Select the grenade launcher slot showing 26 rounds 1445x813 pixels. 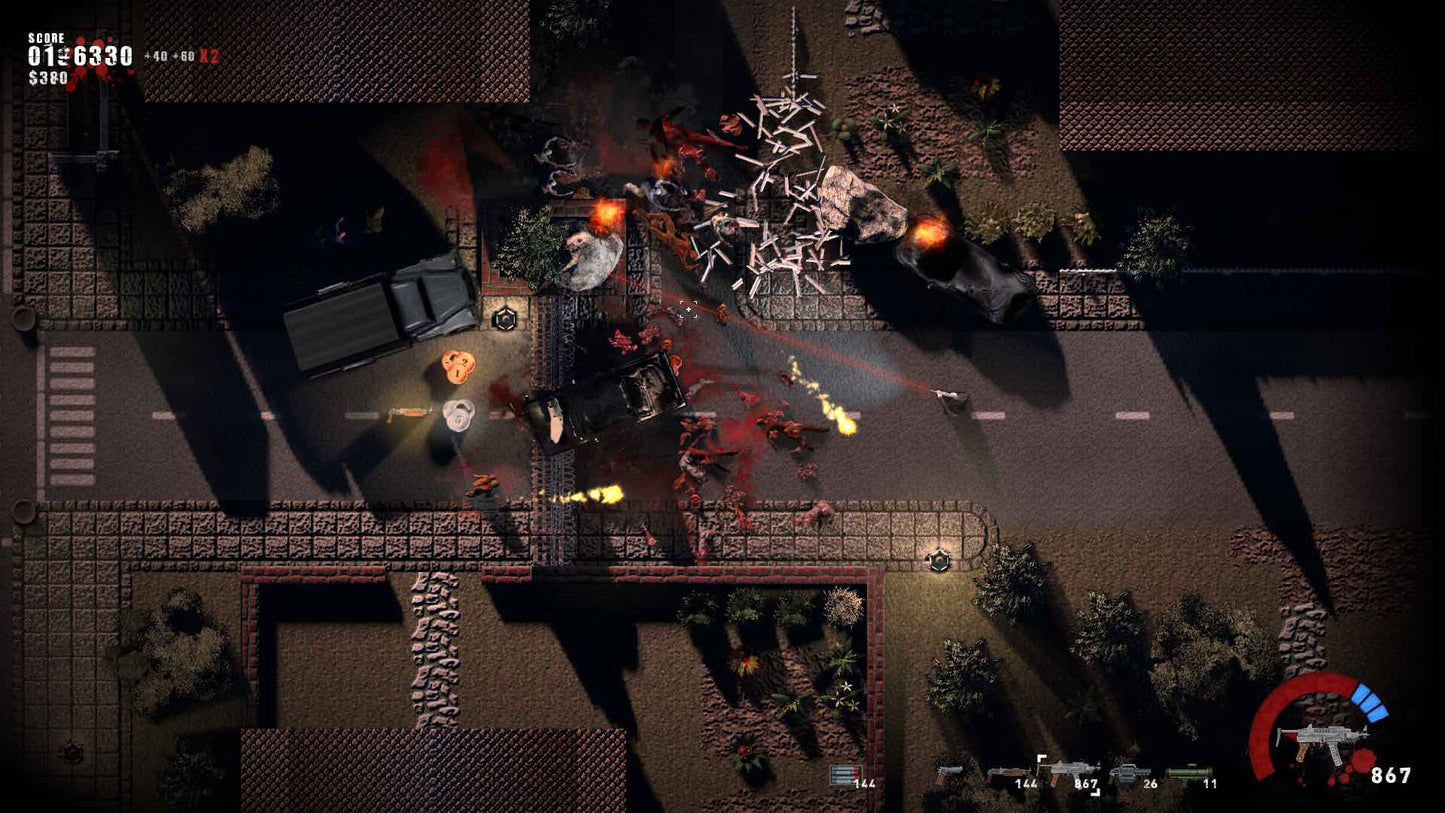(1130, 770)
